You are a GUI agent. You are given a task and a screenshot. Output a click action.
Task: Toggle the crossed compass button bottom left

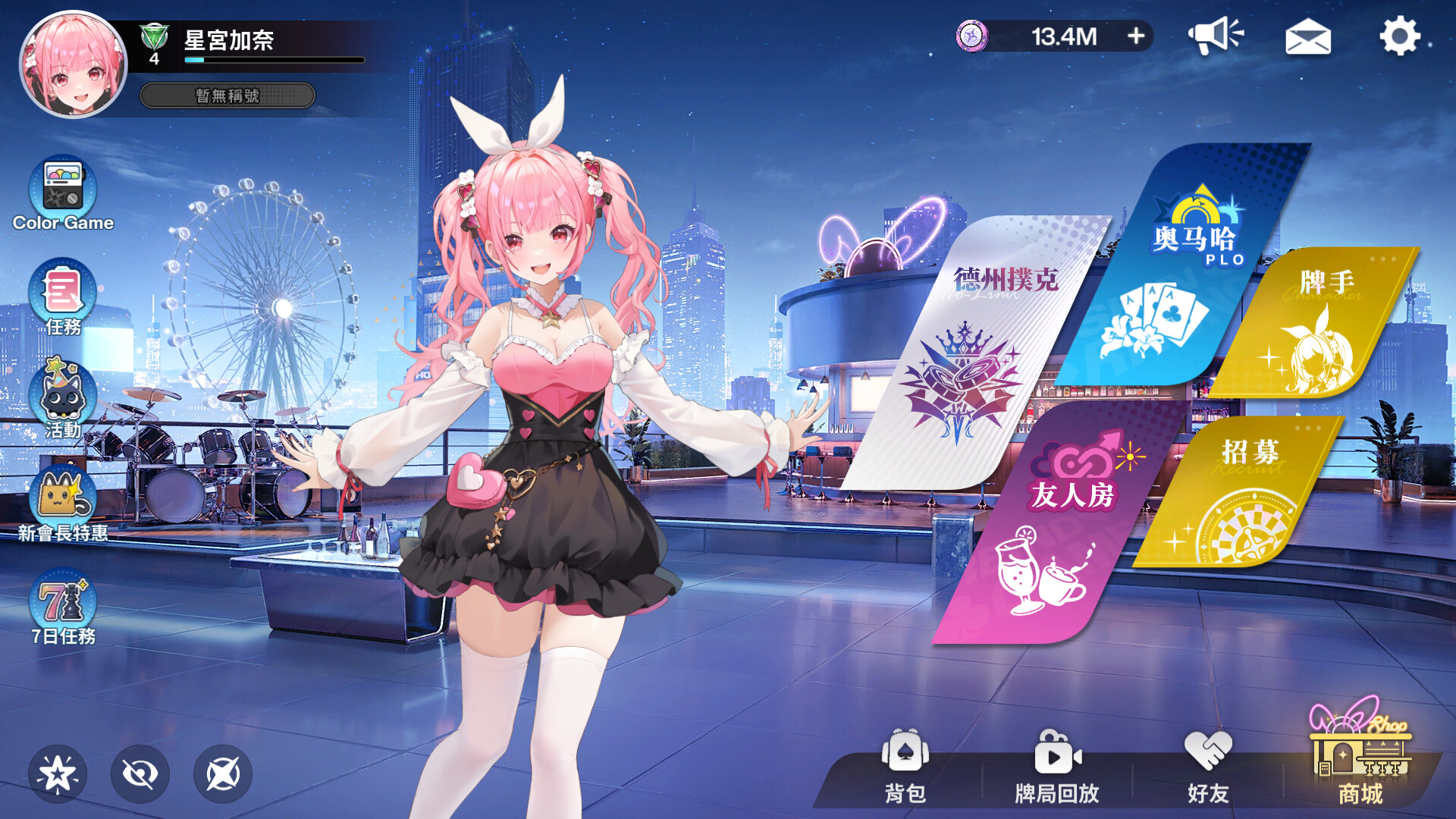(220, 773)
